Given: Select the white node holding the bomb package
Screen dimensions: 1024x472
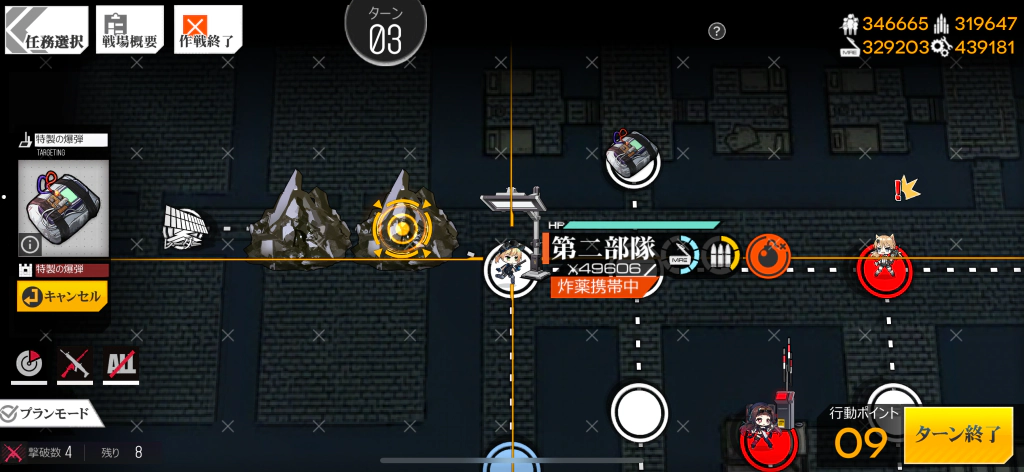Looking at the screenshot, I should 634,160.
